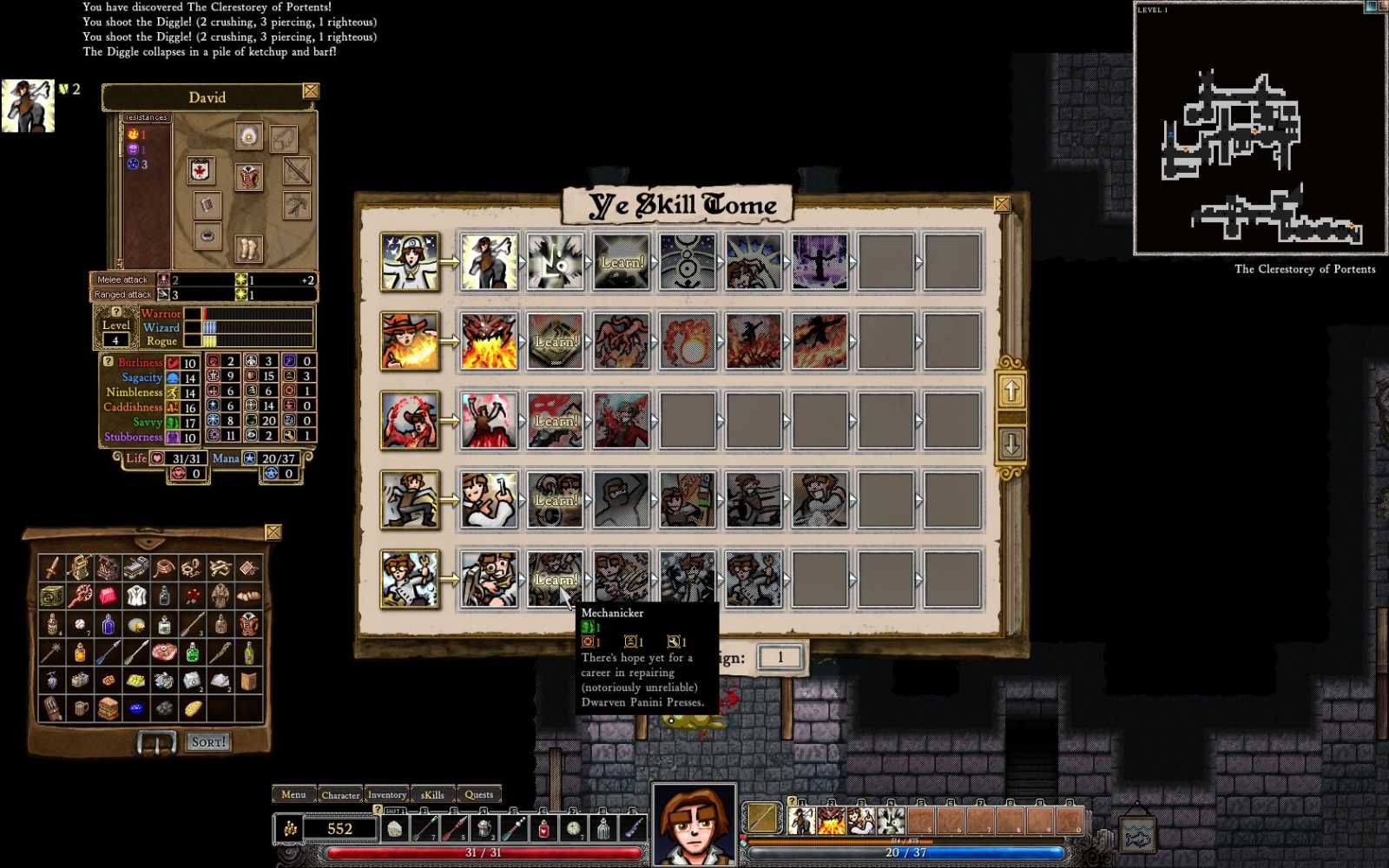Select the Astrology skill icon in the Skill Tome
Screen dimensions: 1389x868
(x=410, y=260)
